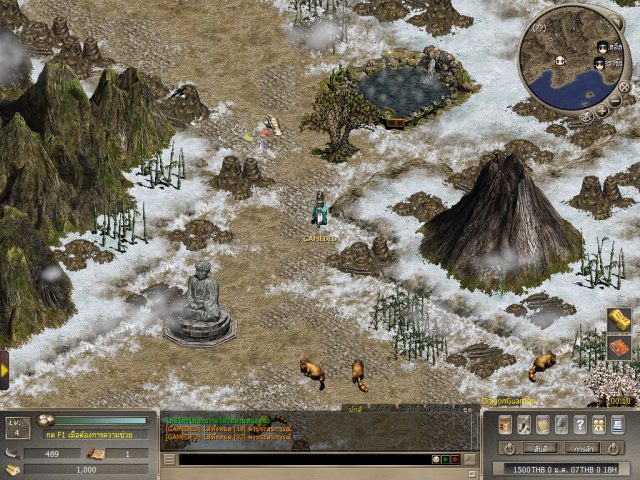Open the red book shortcut icon
Image resolution: width=640 pixels, height=480 pixels.
click(x=619, y=348)
